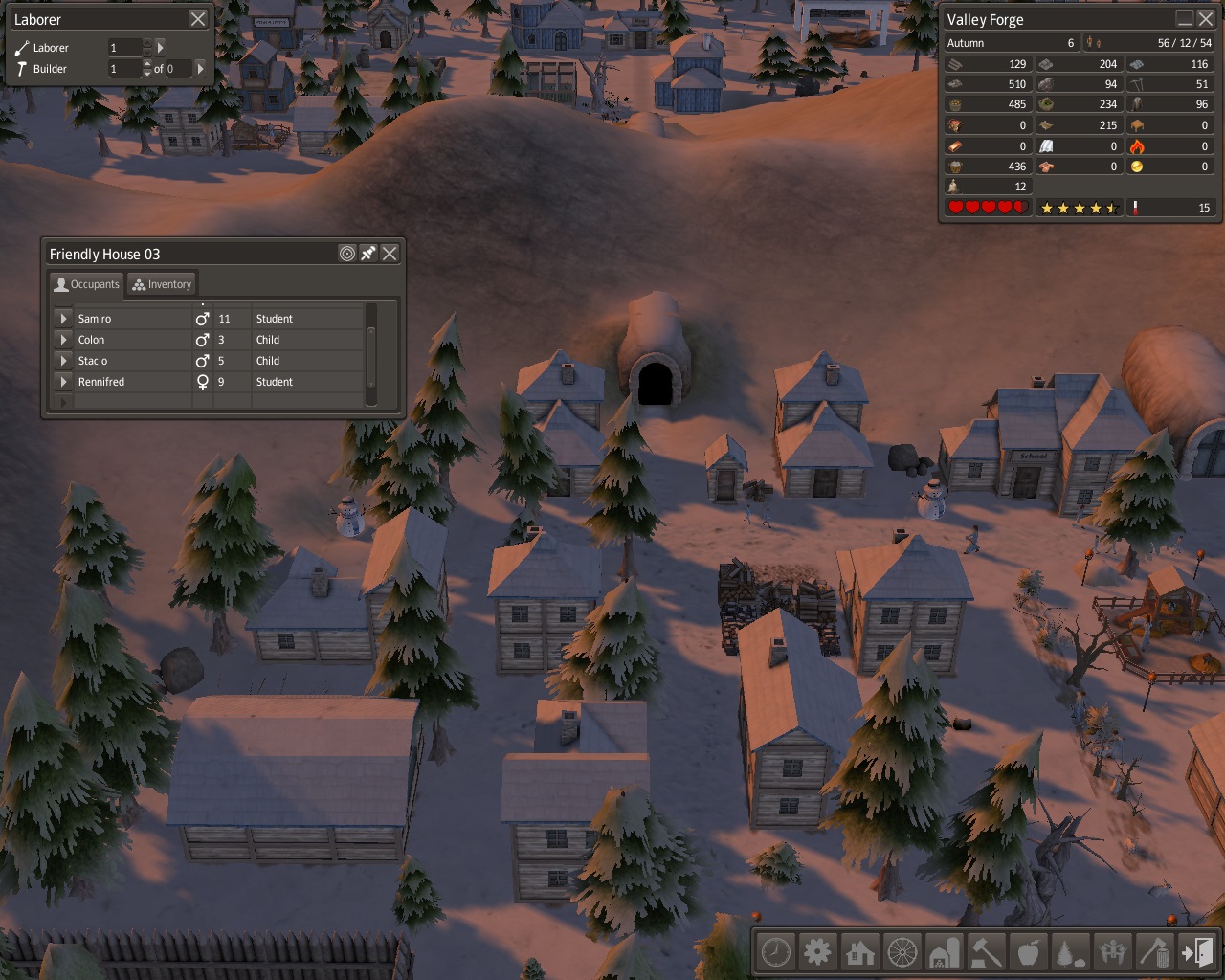Click the target icon on Friendly House 03

(x=347, y=254)
